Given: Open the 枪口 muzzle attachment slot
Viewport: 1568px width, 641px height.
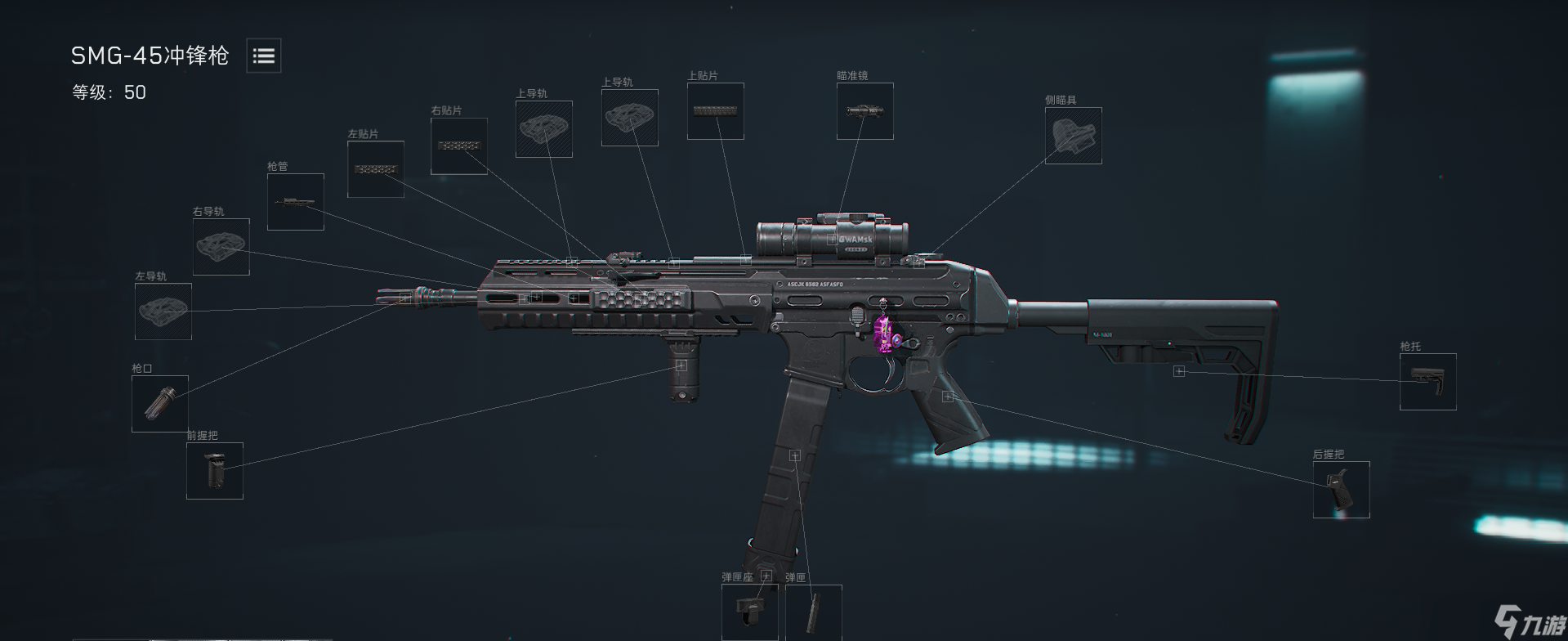Looking at the screenshot, I should pos(159,405).
